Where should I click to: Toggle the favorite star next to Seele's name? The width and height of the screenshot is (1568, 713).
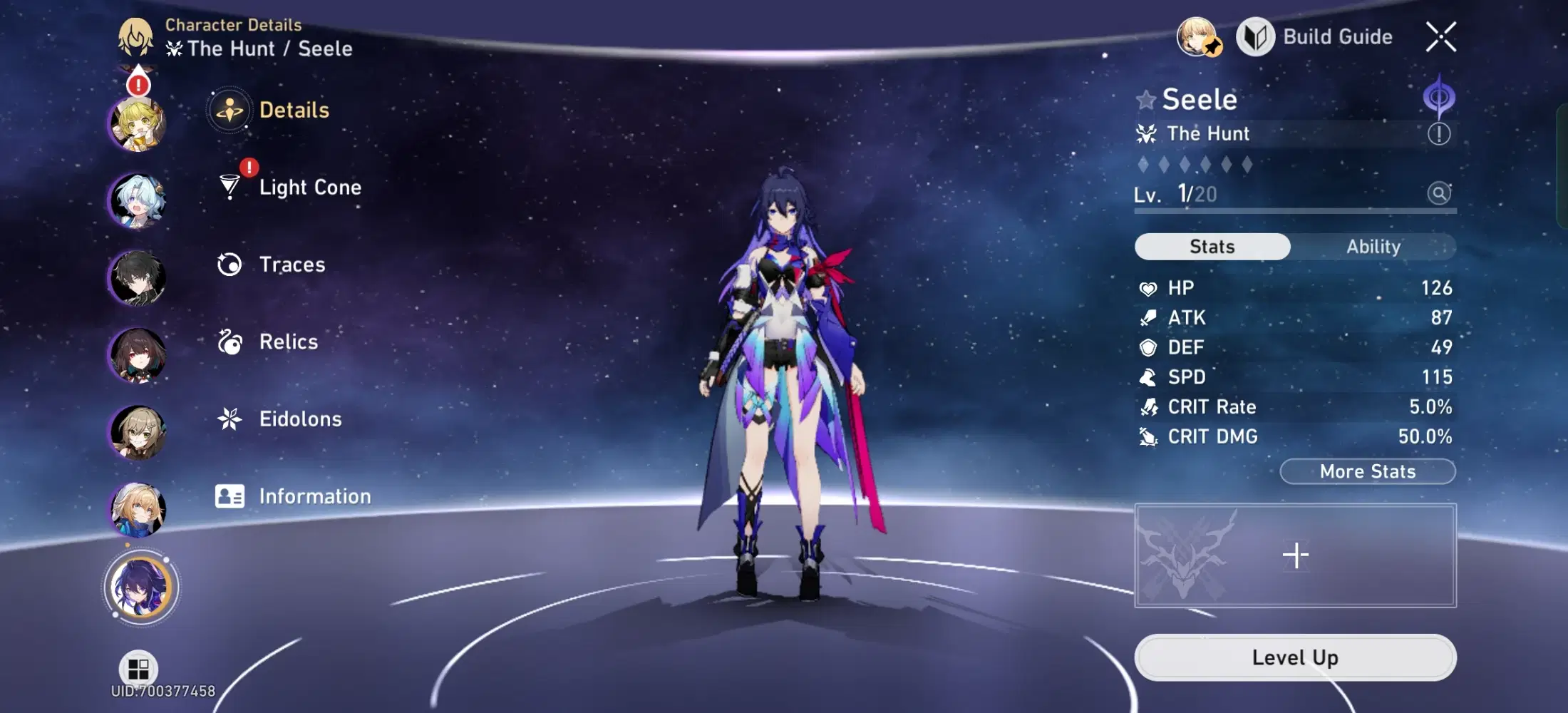pos(1145,100)
